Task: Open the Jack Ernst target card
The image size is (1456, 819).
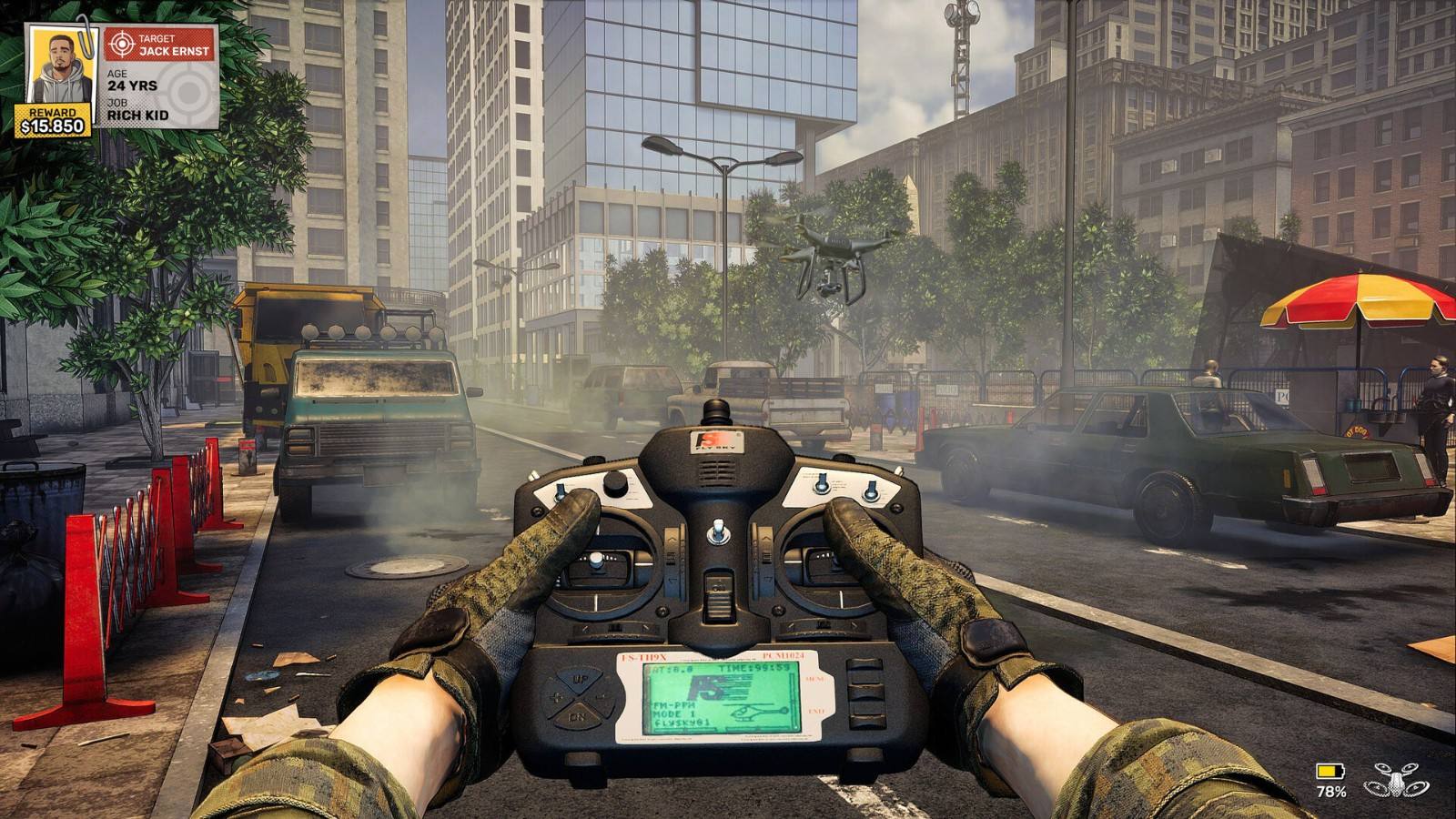Action: click(x=158, y=76)
